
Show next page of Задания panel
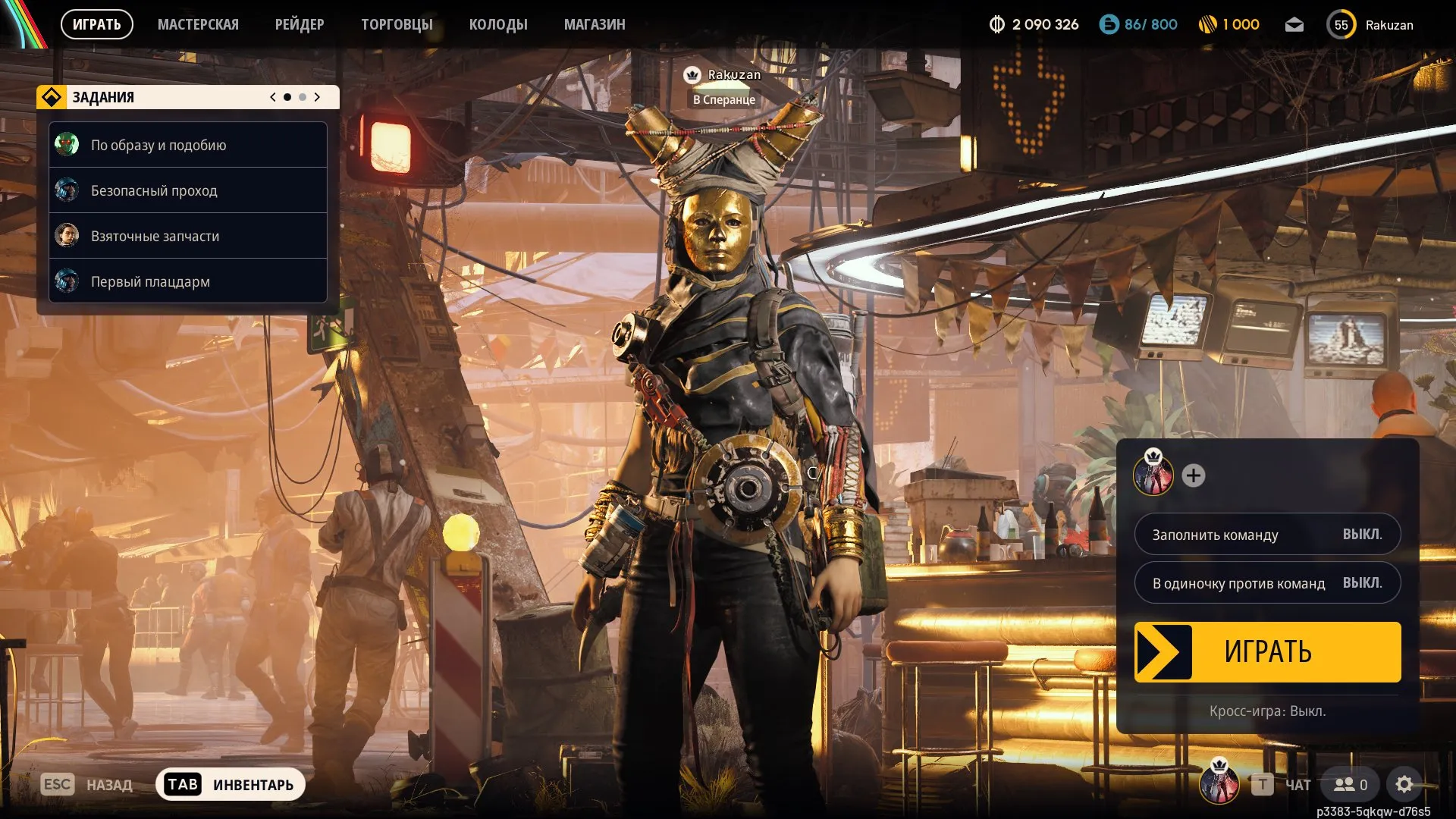point(317,97)
